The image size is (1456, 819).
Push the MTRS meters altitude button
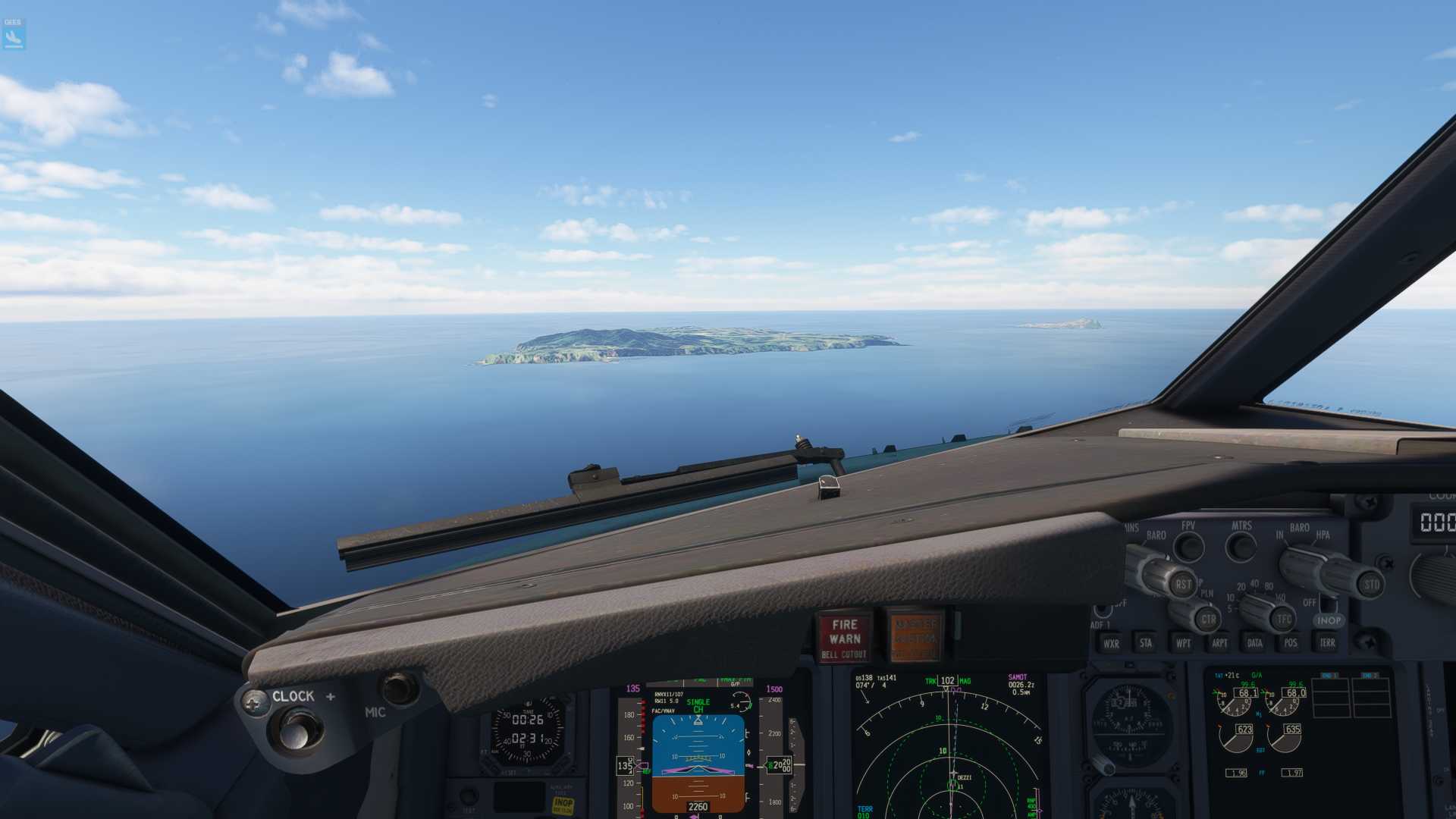pos(1241,545)
